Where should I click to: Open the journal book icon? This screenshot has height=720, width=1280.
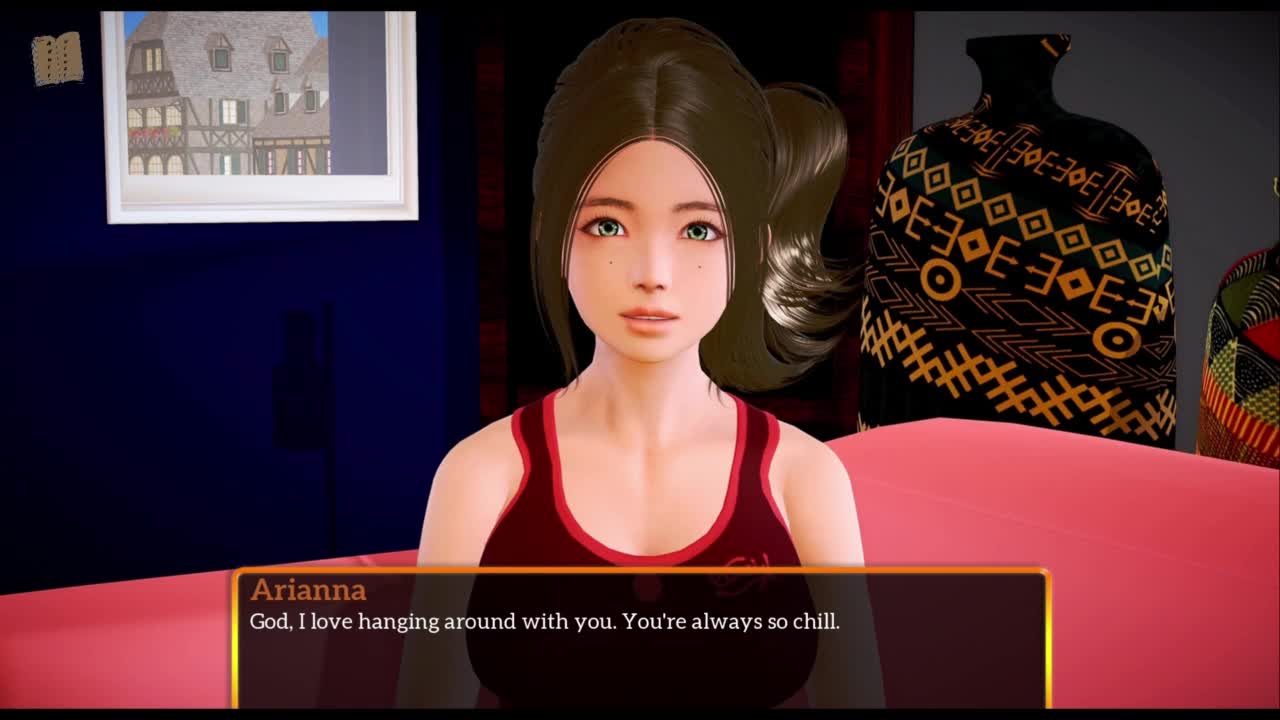point(57,58)
